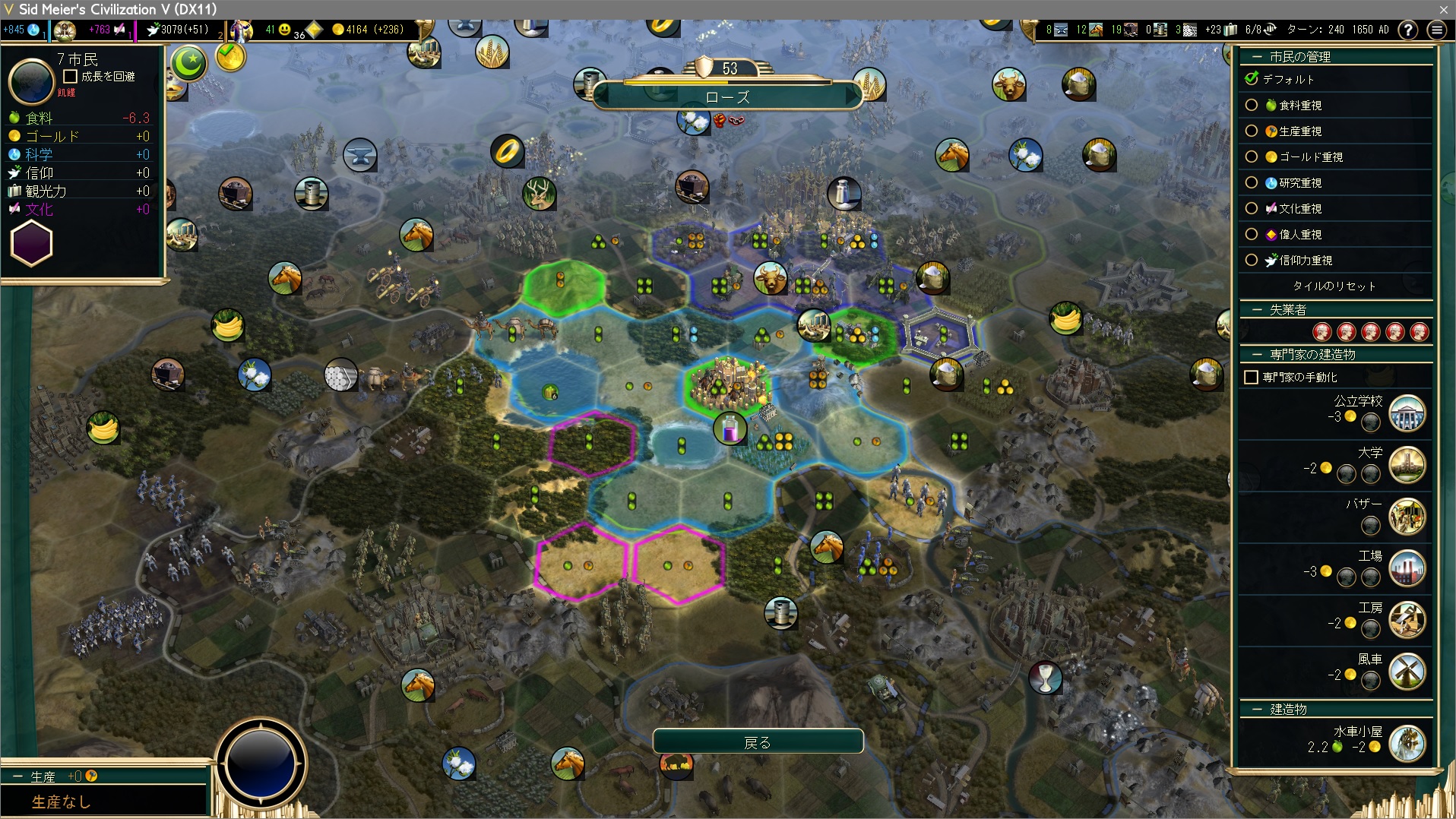Select 研究重視 science focus
The height and width of the screenshot is (819, 1456).
[1252, 183]
